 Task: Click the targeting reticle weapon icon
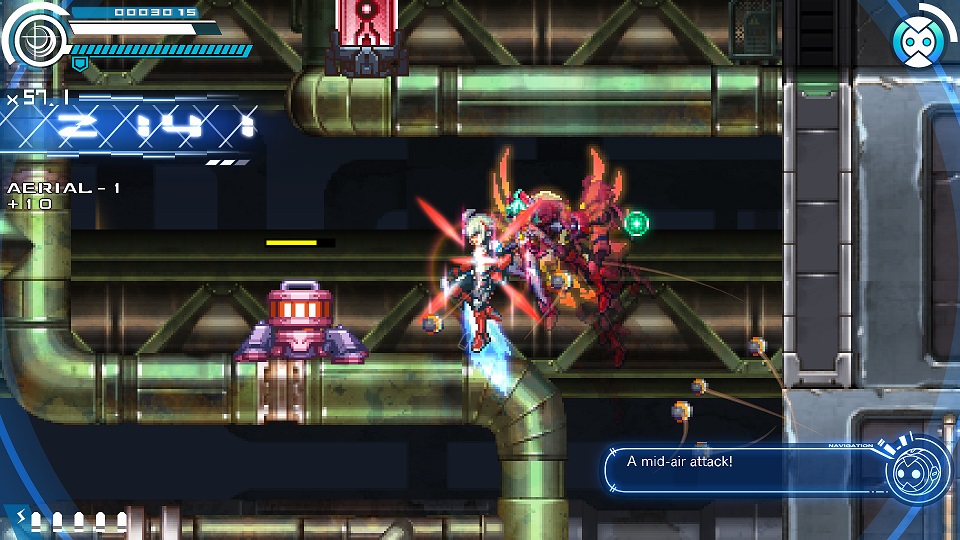coord(37,39)
